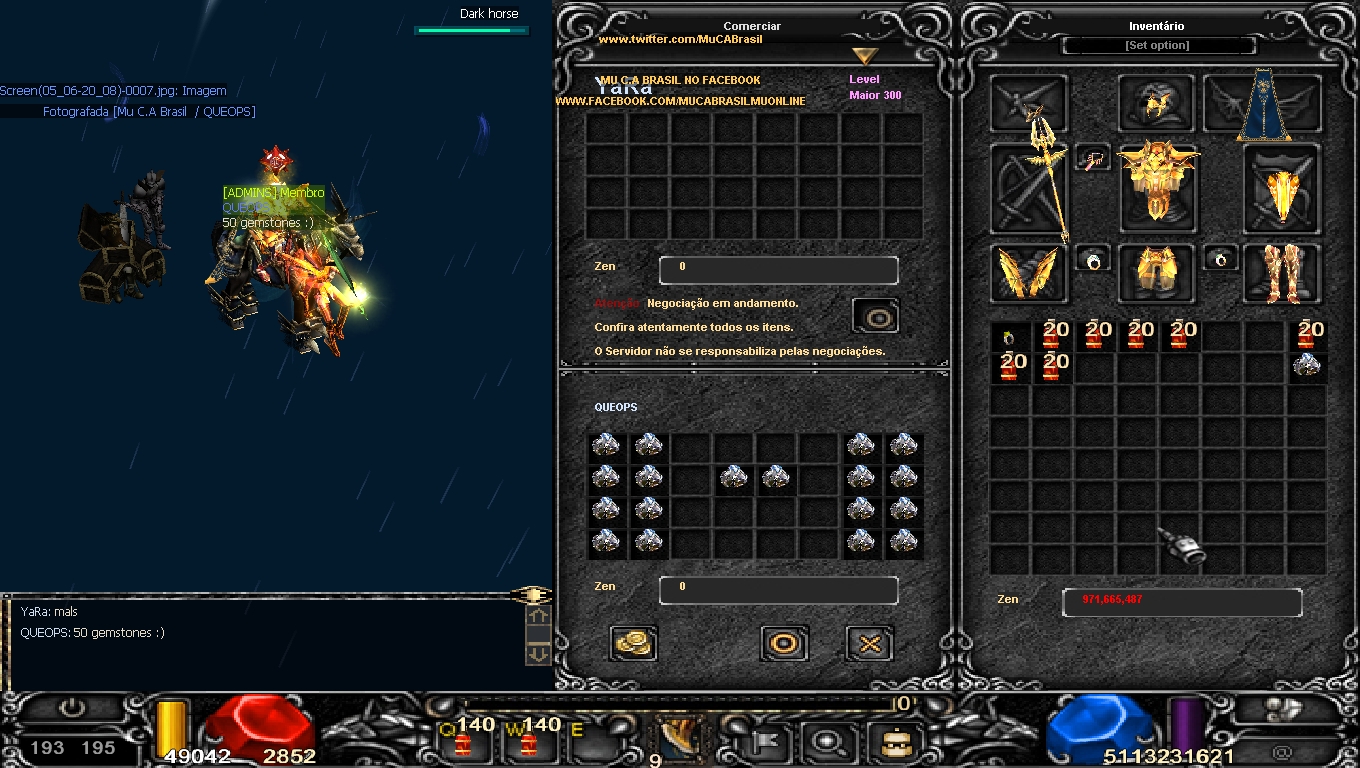
Task: Select the small ring in inventory grid
Action: coord(1009,337)
